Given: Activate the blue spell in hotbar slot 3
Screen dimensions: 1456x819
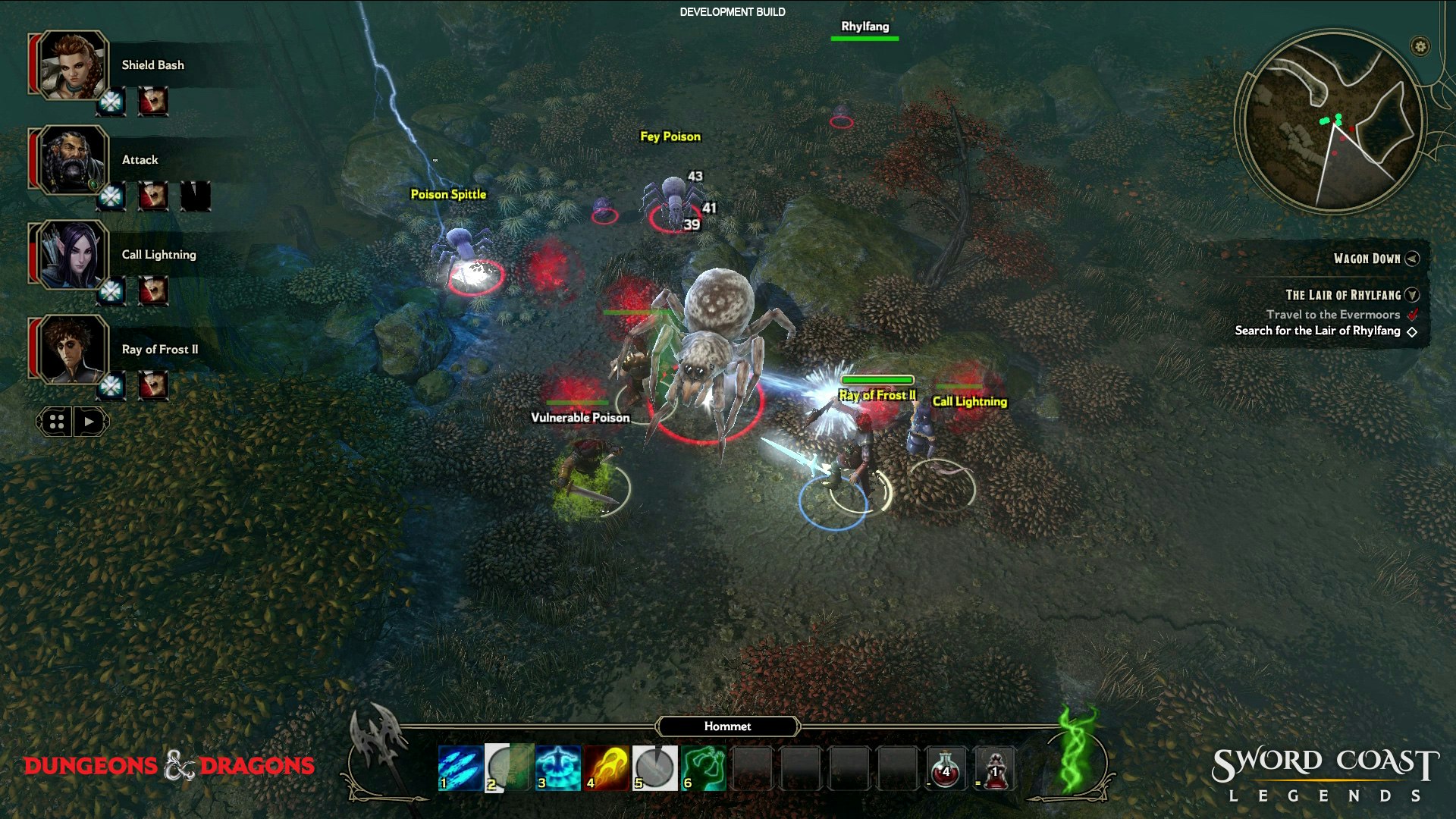Looking at the screenshot, I should (x=557, y=767).
